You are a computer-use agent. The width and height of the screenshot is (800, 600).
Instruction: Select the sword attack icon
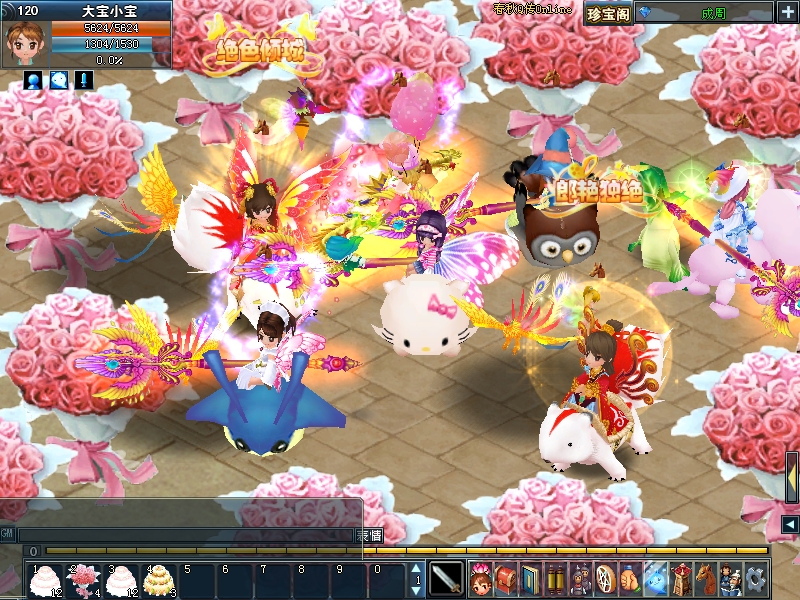point(446,578)
